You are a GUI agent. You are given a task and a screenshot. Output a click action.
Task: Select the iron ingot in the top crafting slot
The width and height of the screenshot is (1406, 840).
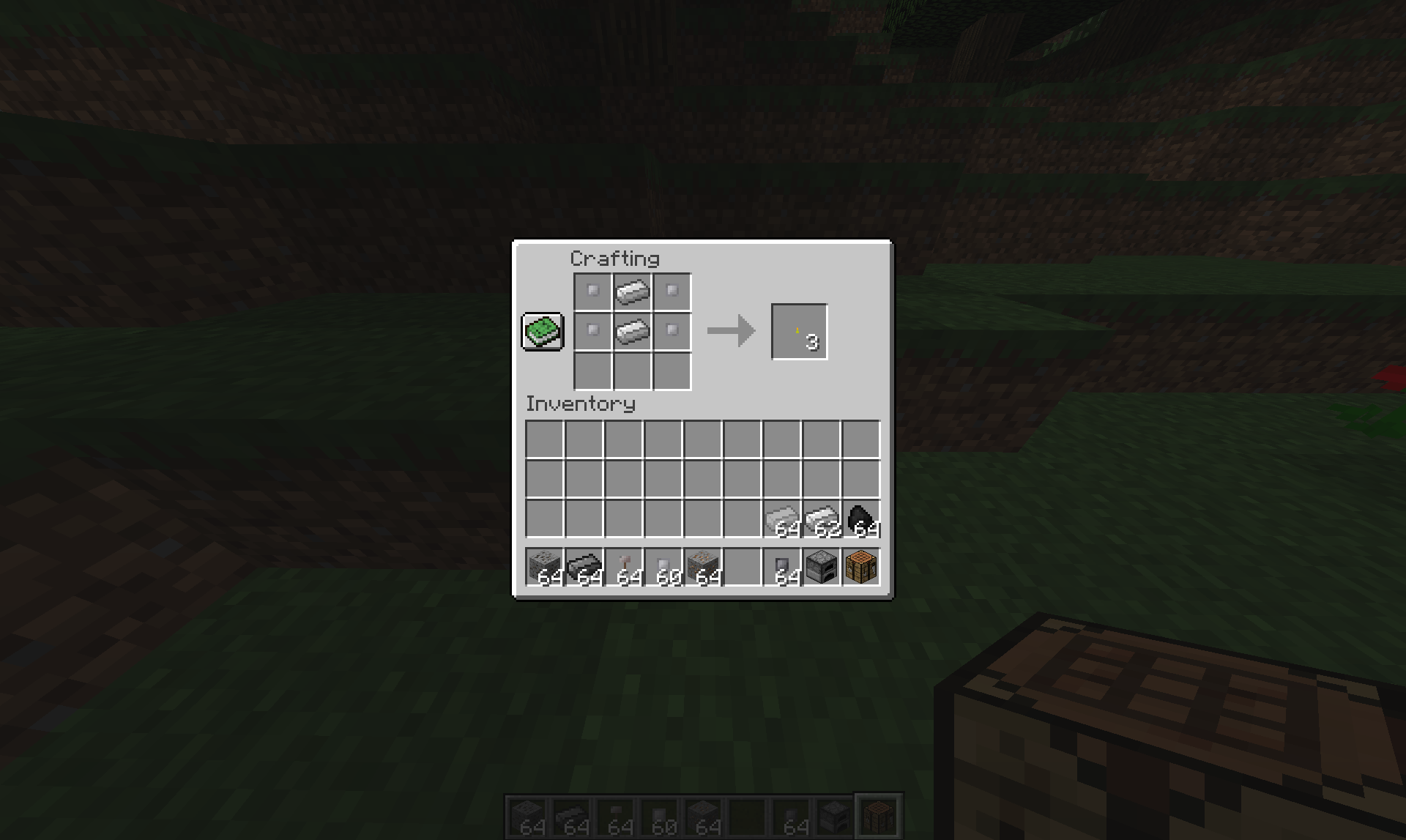[x=631, y=291]
